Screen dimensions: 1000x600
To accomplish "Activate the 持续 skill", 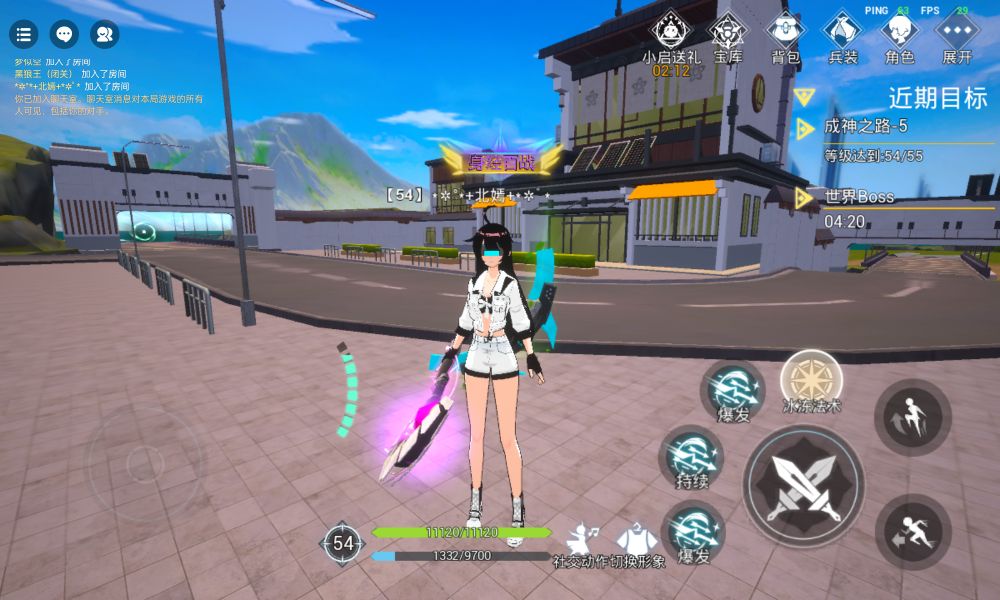I will [692, 457].
